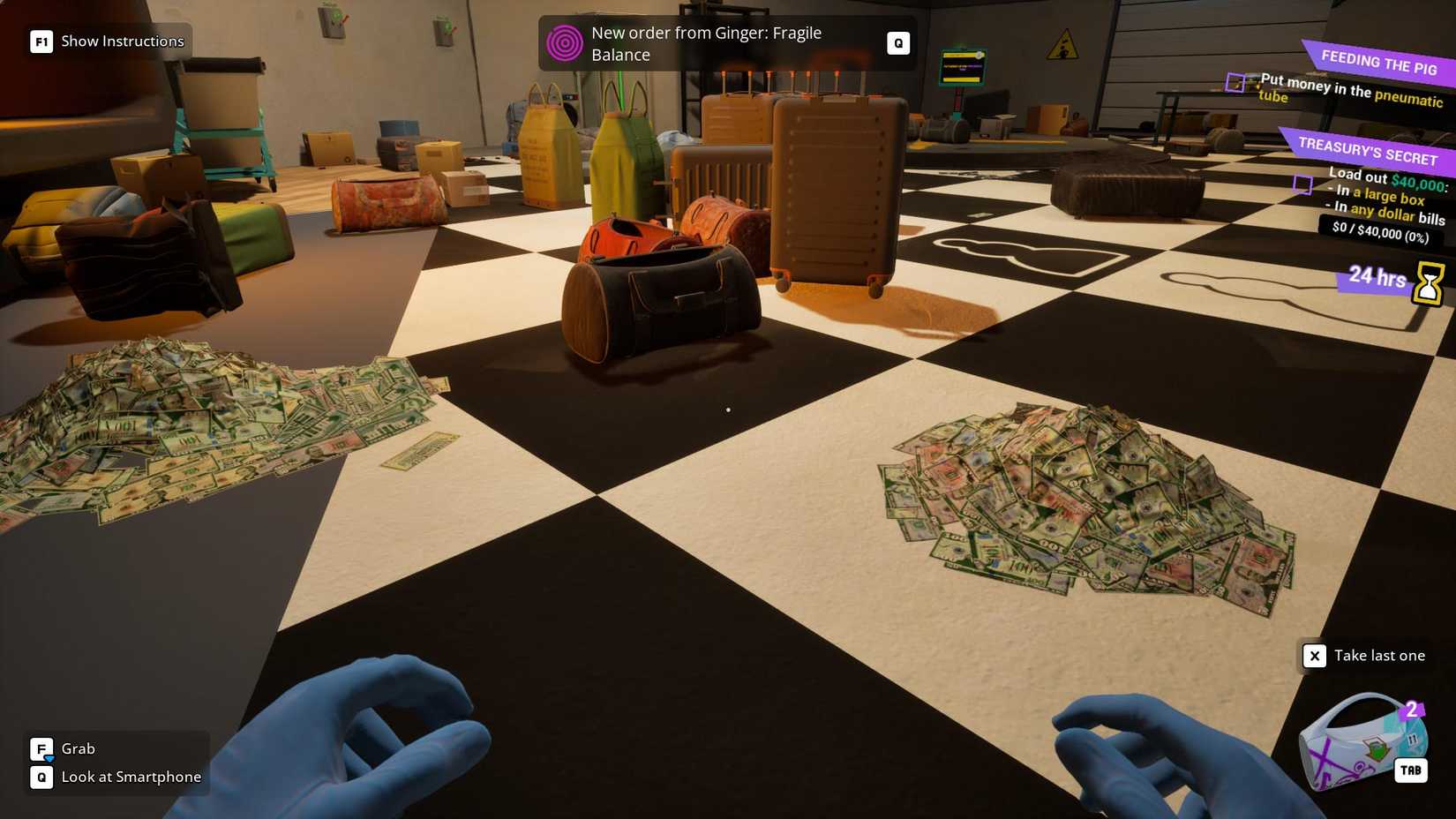Click the F key icon next to Grab
1456x819 pixels.
tap(41, 748)
